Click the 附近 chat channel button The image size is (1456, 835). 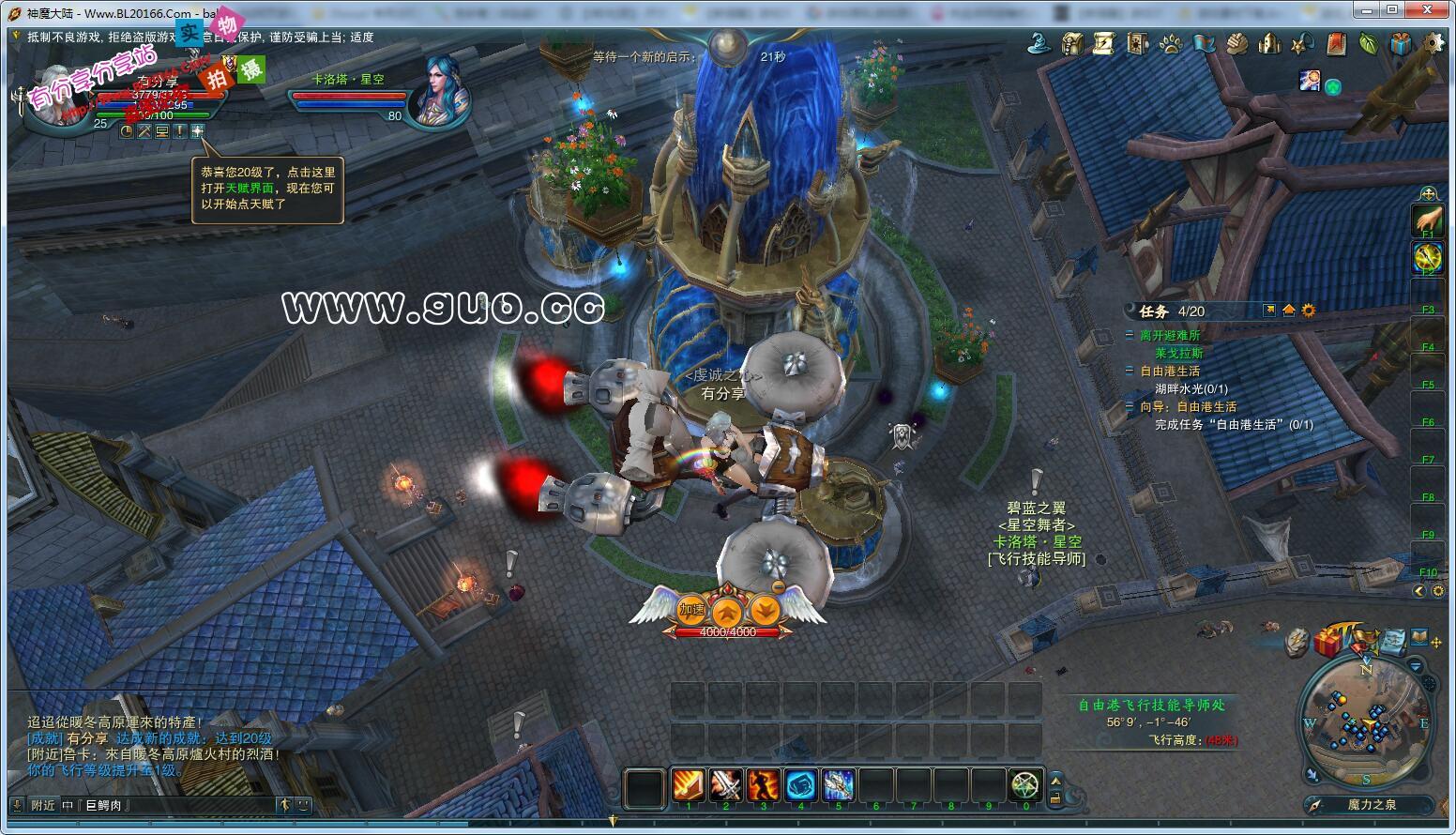pos(43,805)
